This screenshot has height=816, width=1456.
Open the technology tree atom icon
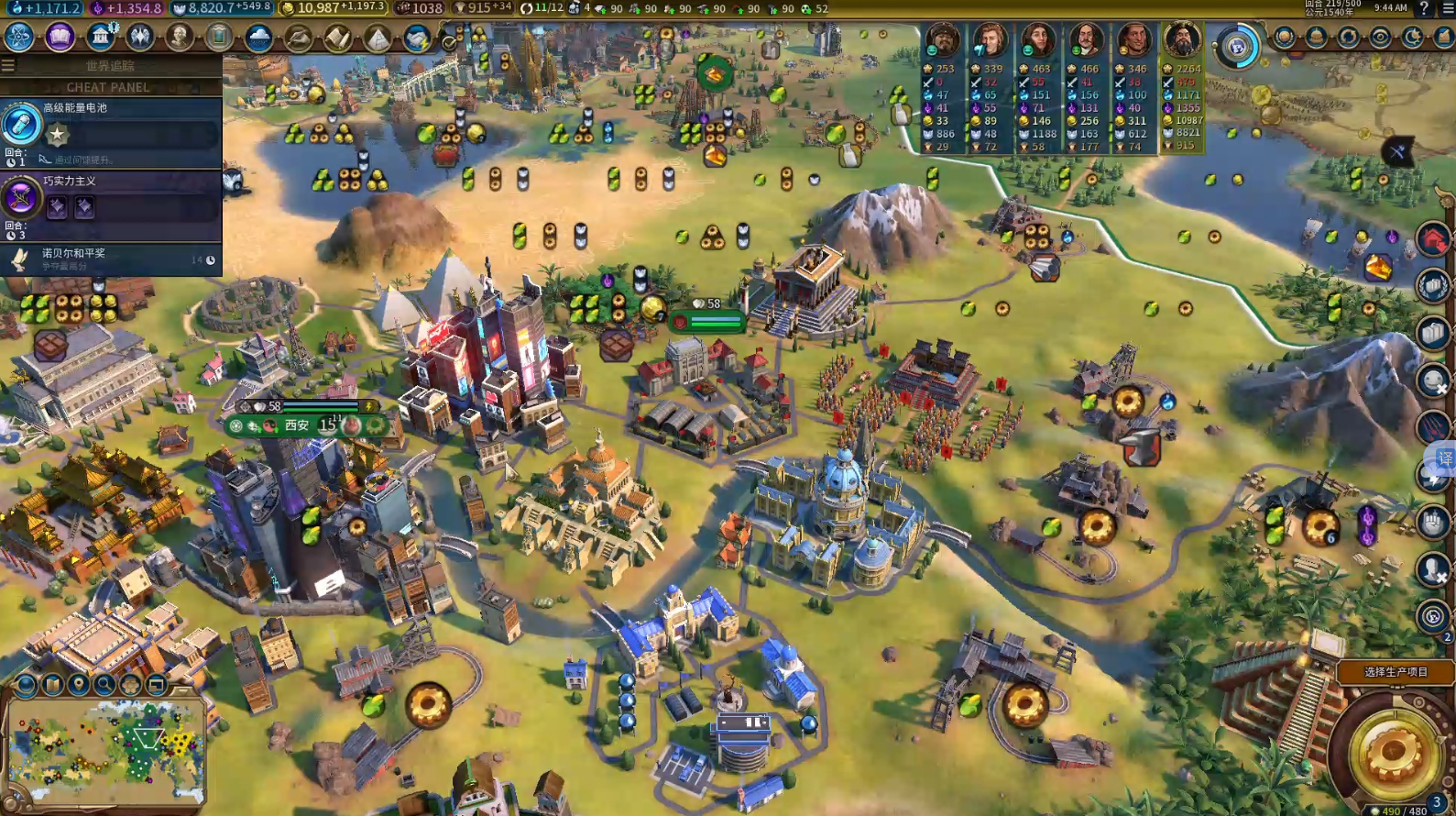[x=19, y=37]
